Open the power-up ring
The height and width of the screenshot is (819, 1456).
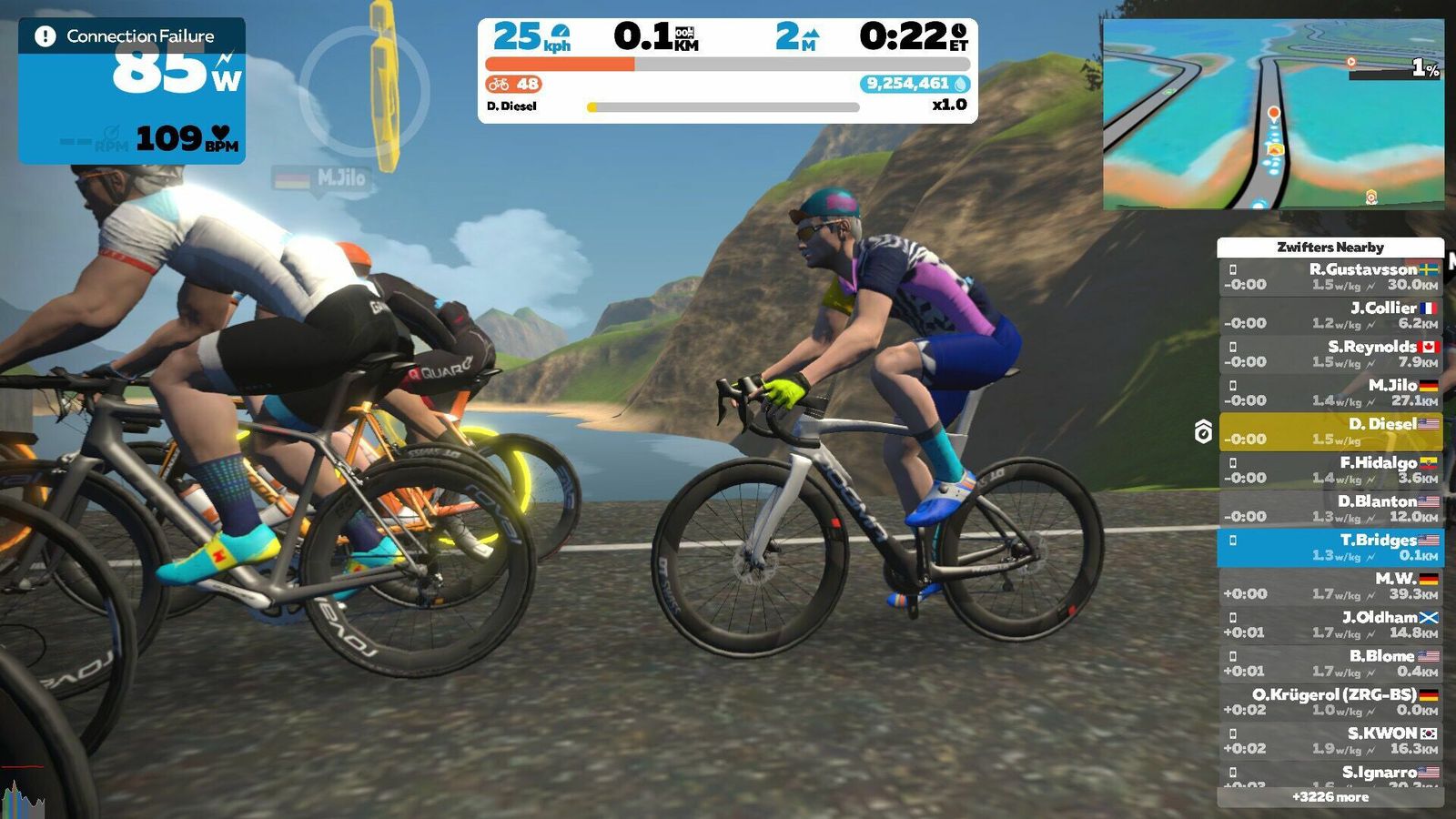pyautogui.click(x=363, y=91)
